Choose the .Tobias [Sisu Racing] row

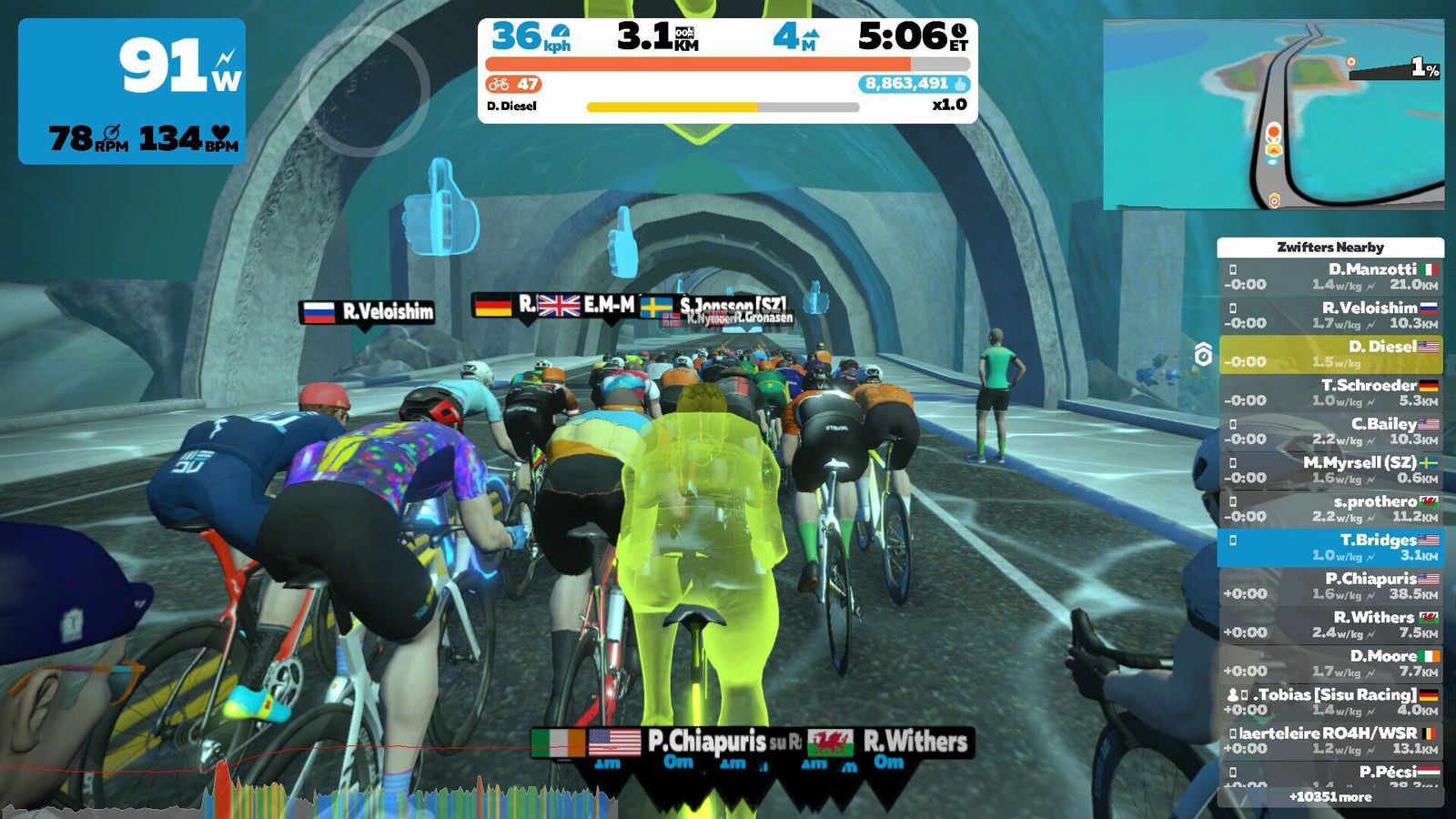(x=1330, y=702)
